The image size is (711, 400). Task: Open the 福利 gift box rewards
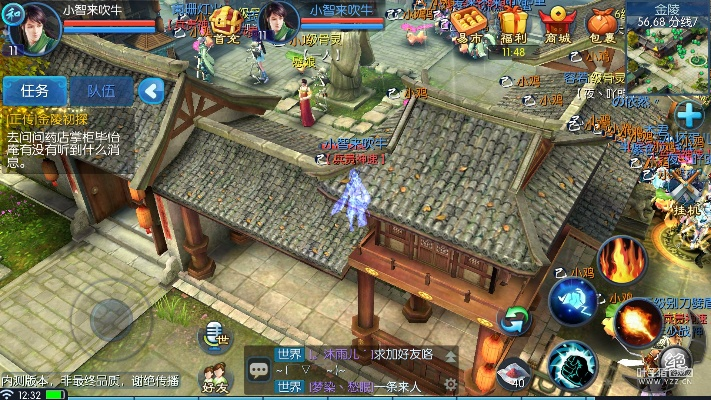pos(513,23)
